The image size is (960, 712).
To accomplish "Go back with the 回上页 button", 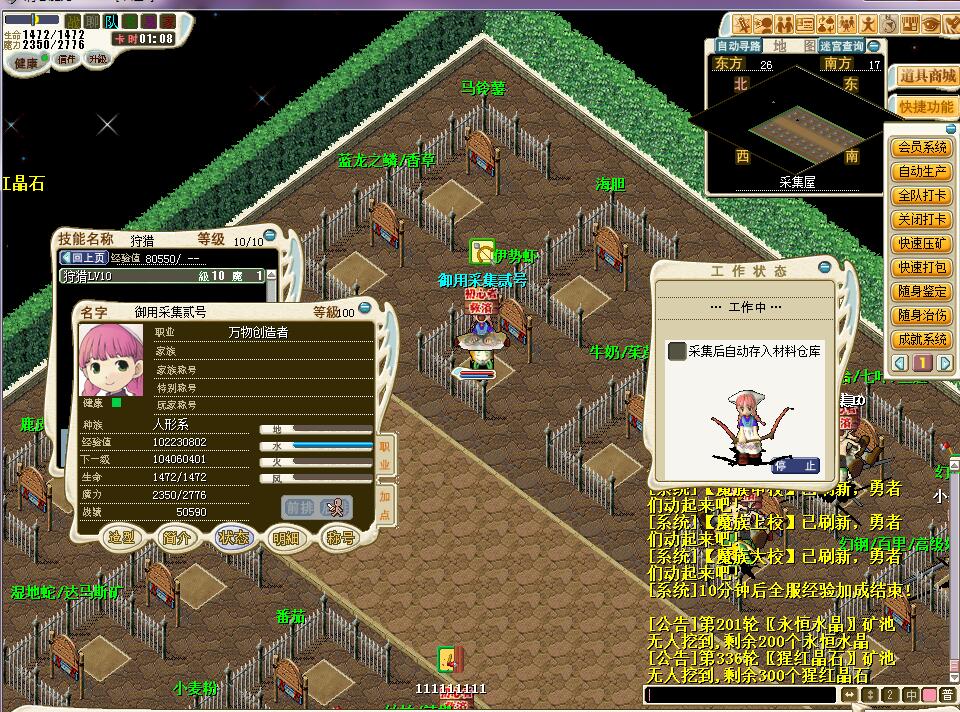I will (85, 257).
